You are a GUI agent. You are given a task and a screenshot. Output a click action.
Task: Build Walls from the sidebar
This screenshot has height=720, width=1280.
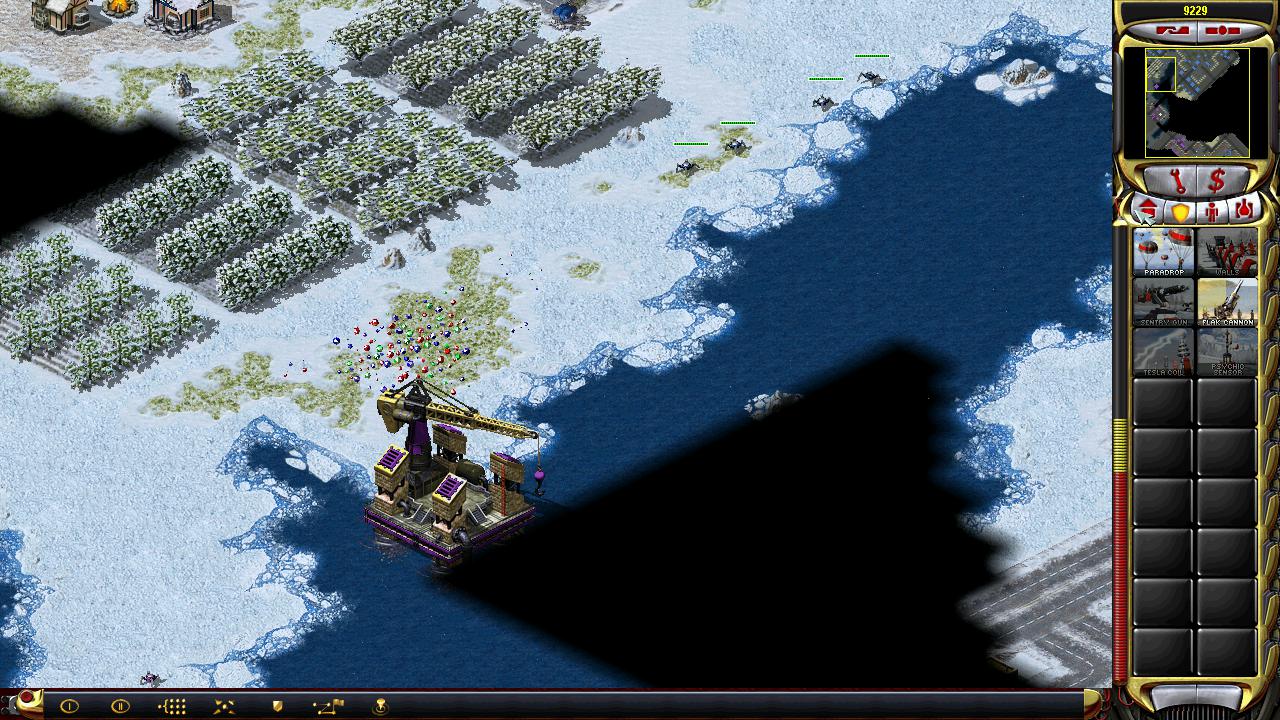click(x=1227, y=252)
